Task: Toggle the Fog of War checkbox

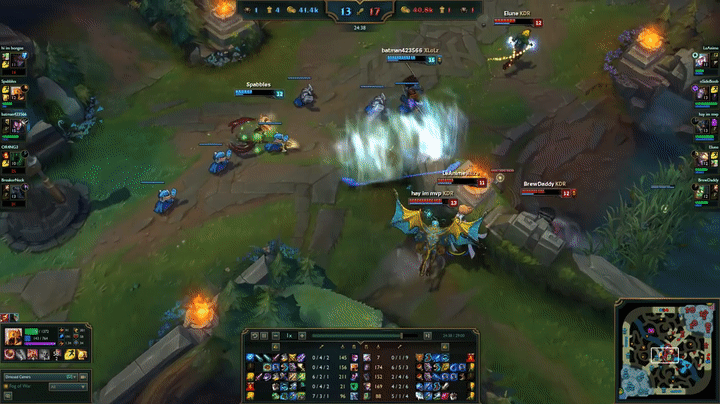Action: tap(8, 386)
